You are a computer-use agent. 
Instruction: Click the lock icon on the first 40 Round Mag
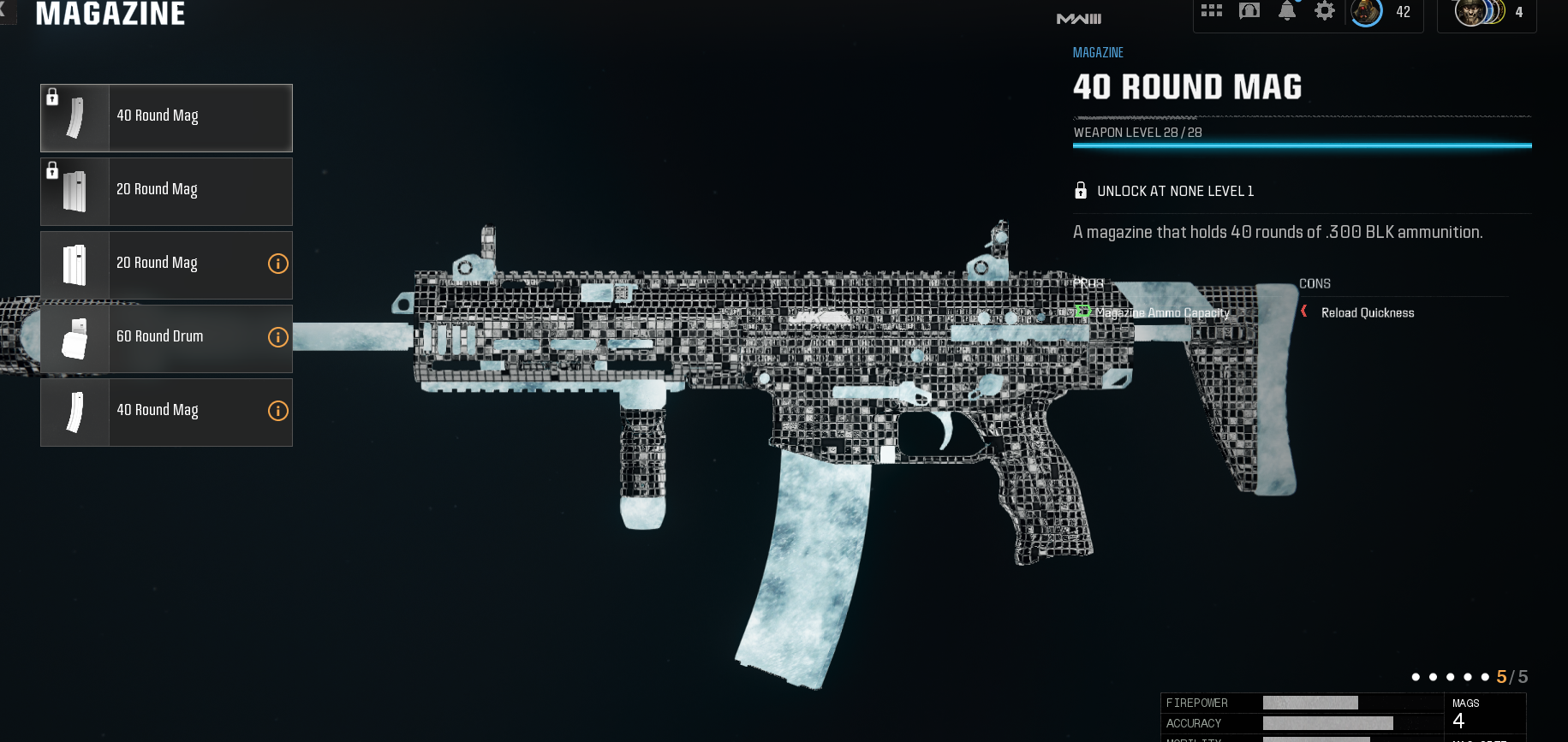(53, 97)
